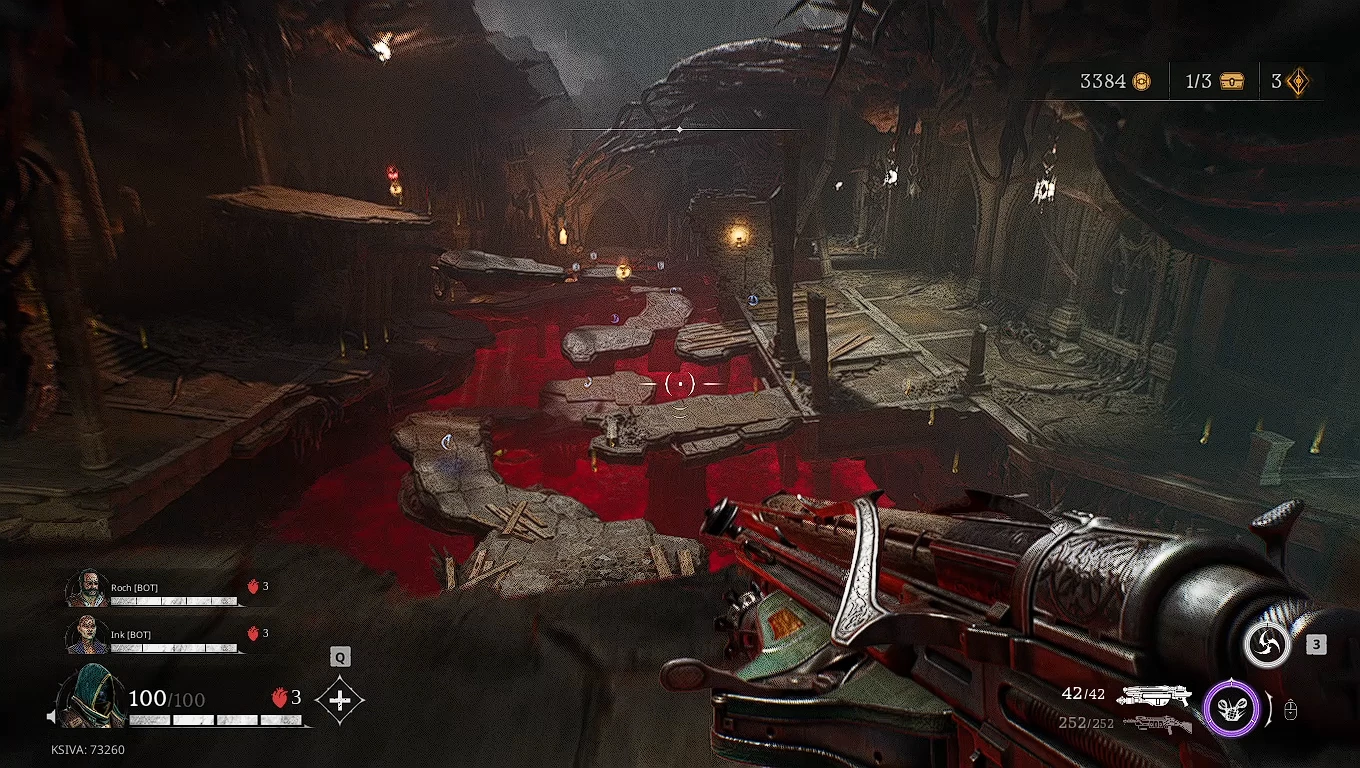The height and width of the screenshot is (768, 1360).
Task: Activate the healing cross ability diamond
Action: tap(340, 700)
